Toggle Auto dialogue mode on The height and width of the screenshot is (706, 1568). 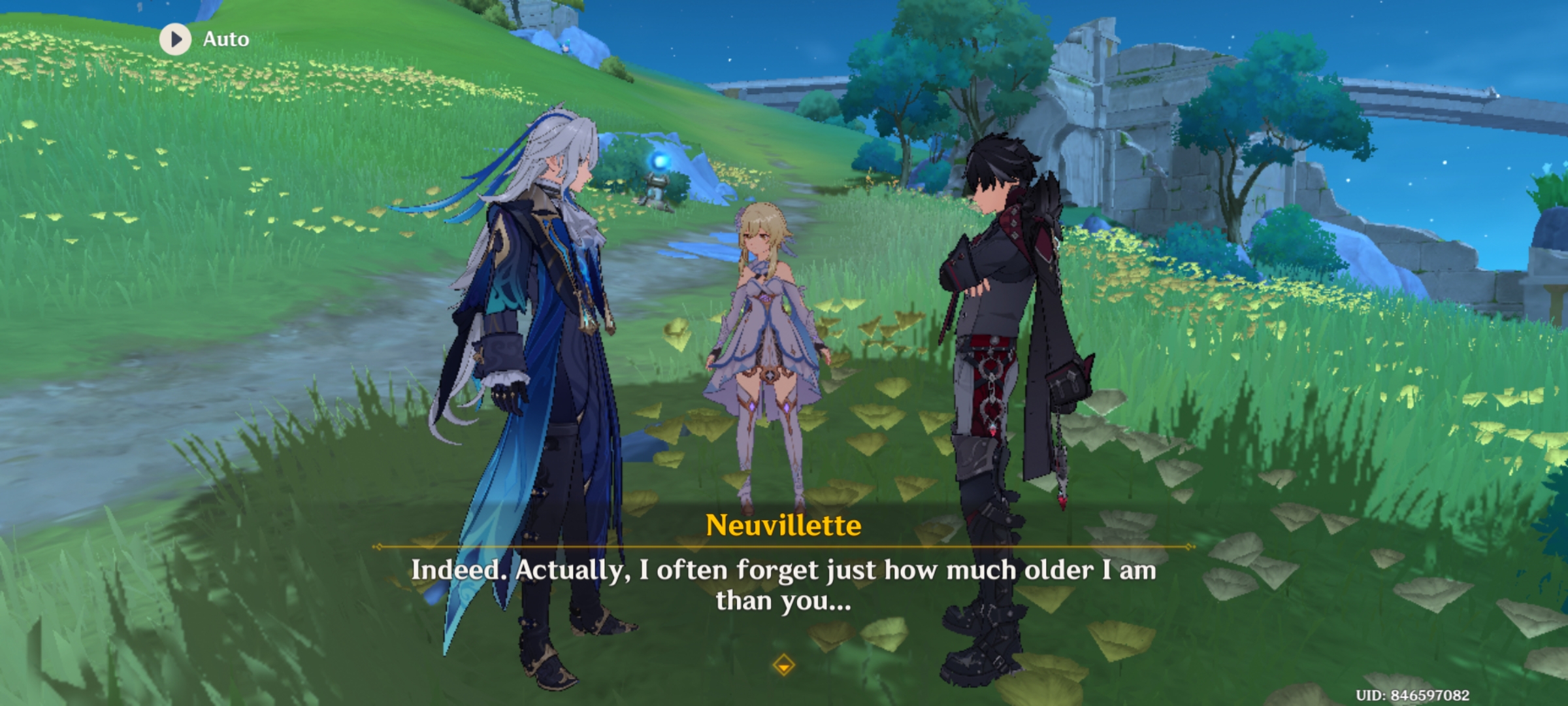pyautogui.click(x=203, y=39)
